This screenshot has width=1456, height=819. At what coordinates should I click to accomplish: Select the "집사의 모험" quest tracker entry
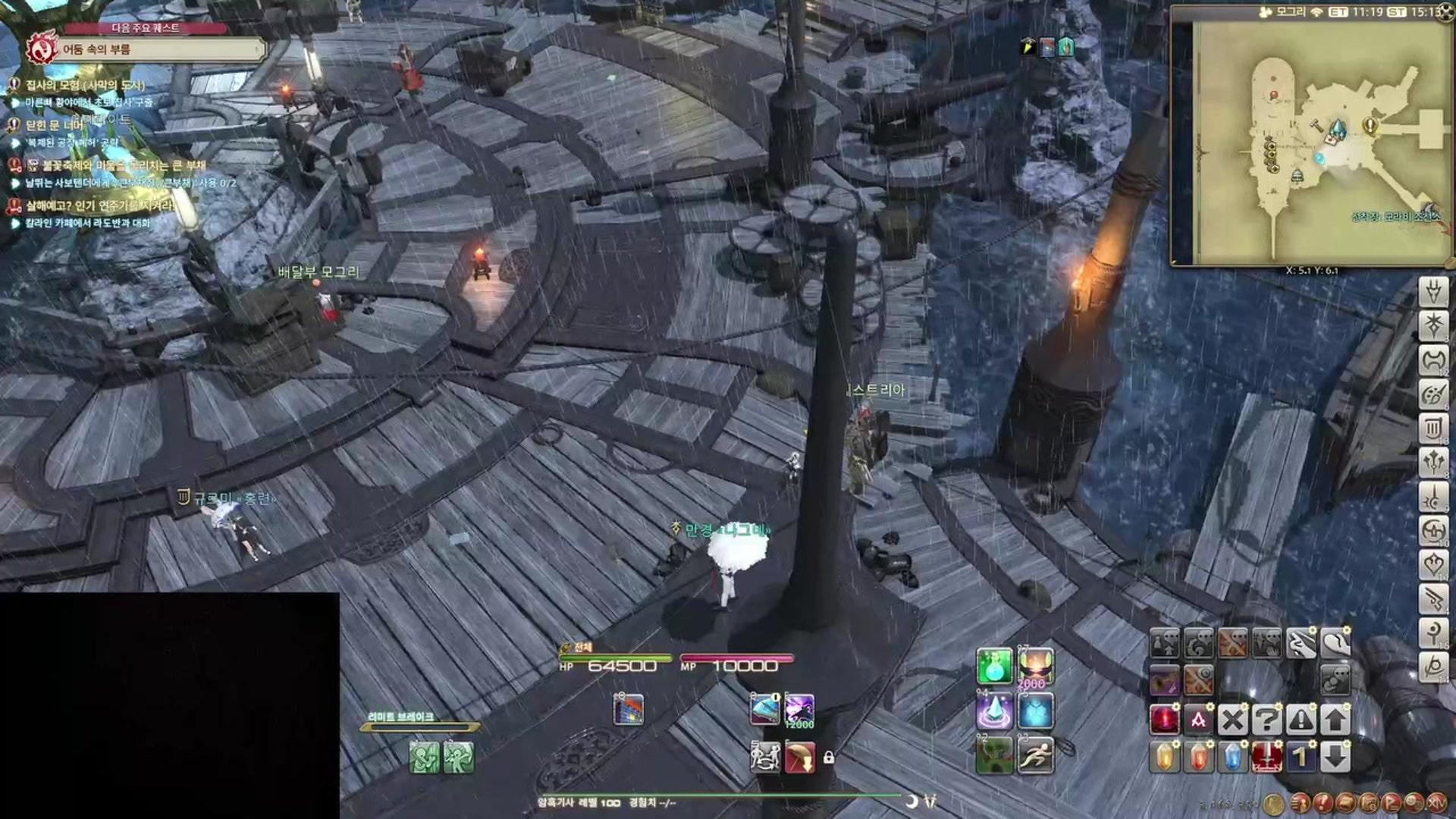85,85
